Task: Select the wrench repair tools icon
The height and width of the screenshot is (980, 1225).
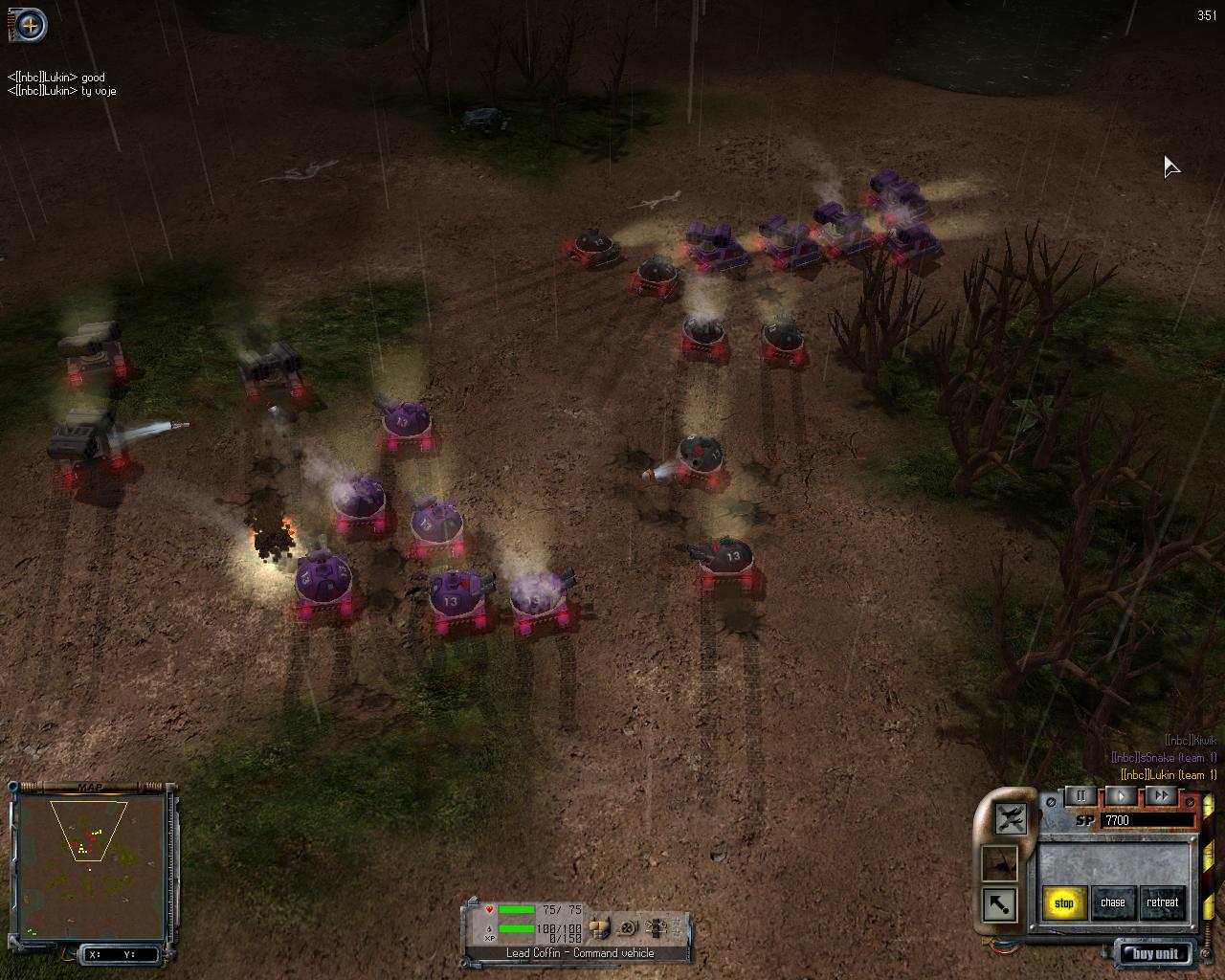Action: click(657, 927)
